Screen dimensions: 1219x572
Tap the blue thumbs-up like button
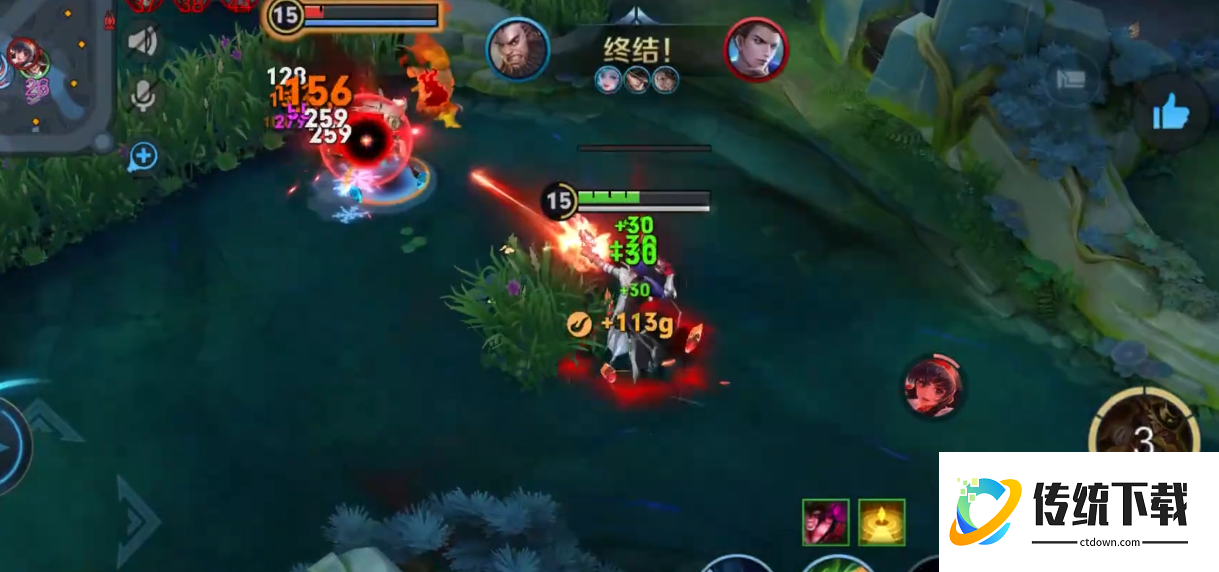coord(1171,113)
